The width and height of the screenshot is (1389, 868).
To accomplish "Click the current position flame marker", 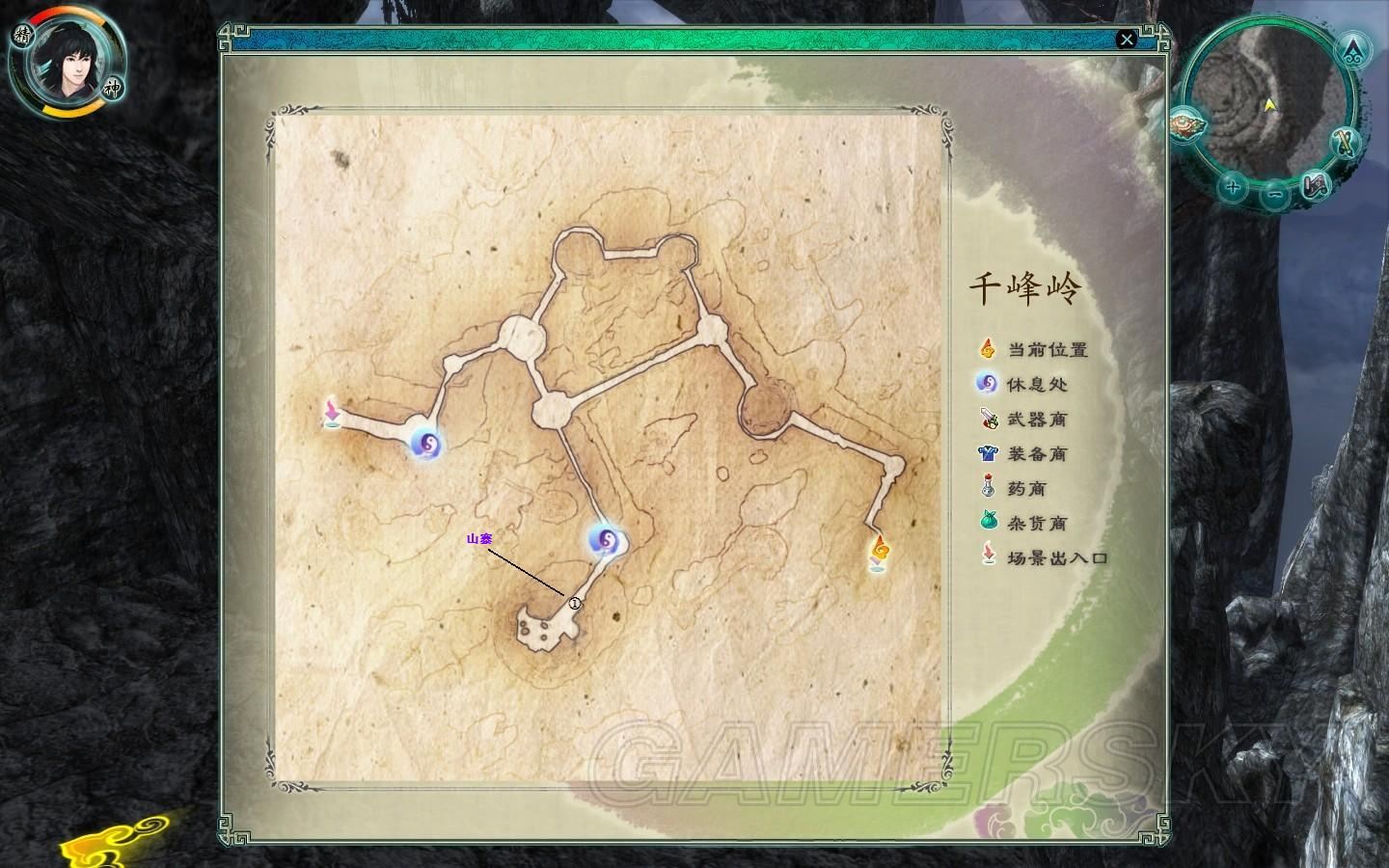I will (878, 553).
